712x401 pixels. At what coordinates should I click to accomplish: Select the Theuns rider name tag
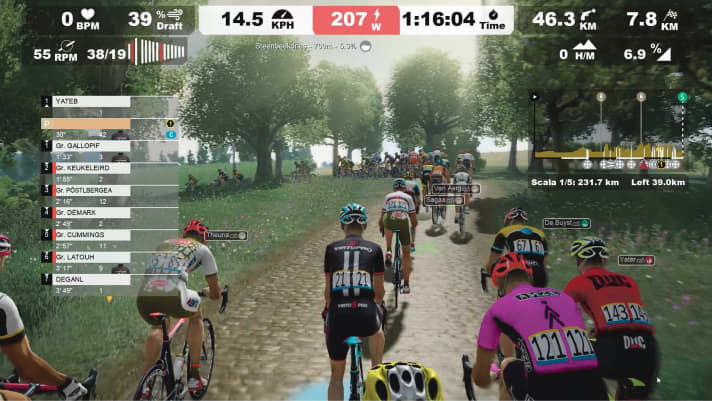tap(224, 235)
